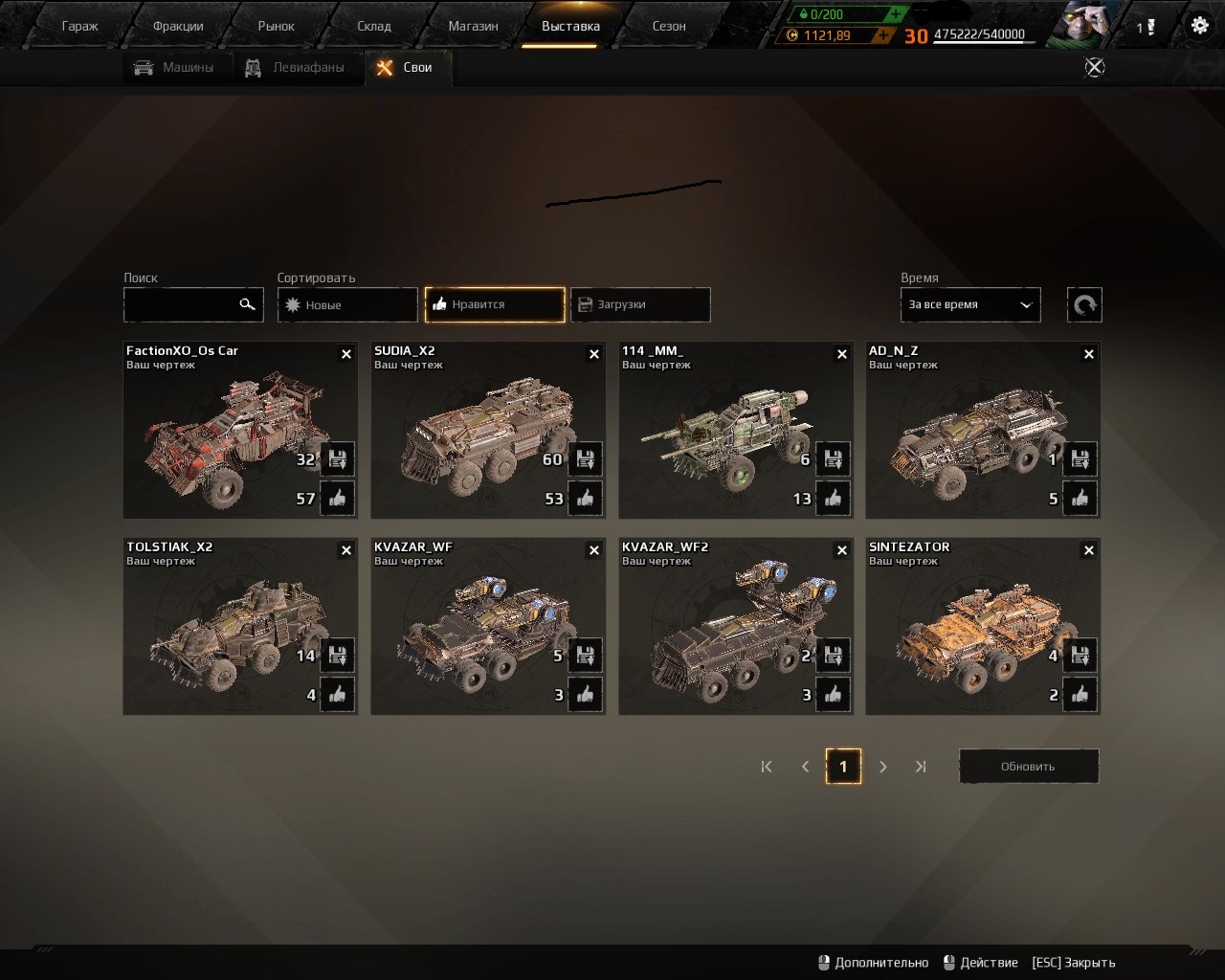The image size is (1225, 980).
Task: Switch sorting to Новые
Action: 346,304
